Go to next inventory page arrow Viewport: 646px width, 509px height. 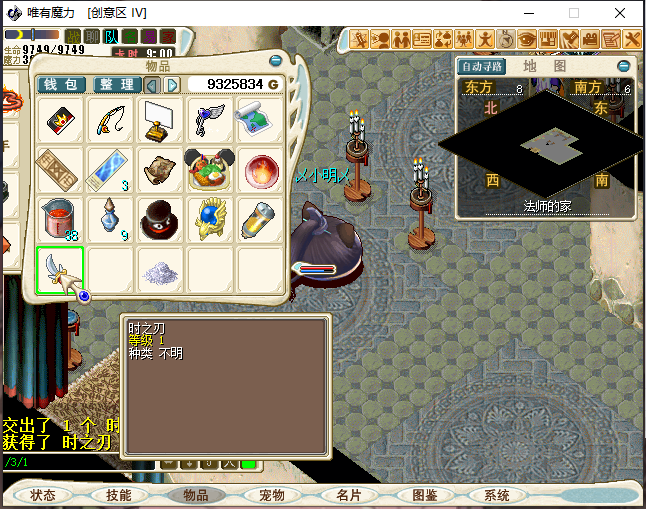point(172,85)
